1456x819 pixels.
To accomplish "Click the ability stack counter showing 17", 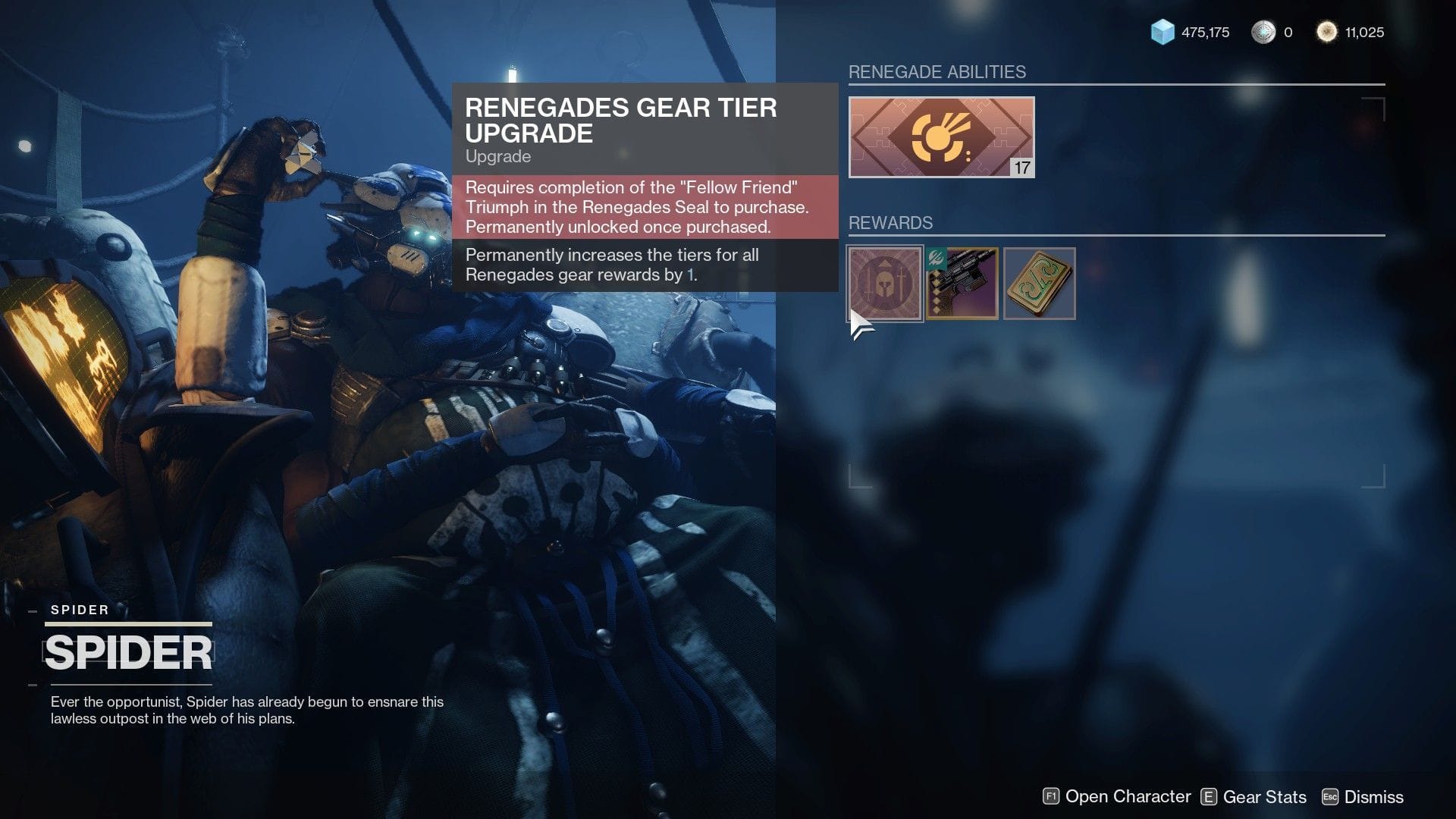I will coord(1021,166).
